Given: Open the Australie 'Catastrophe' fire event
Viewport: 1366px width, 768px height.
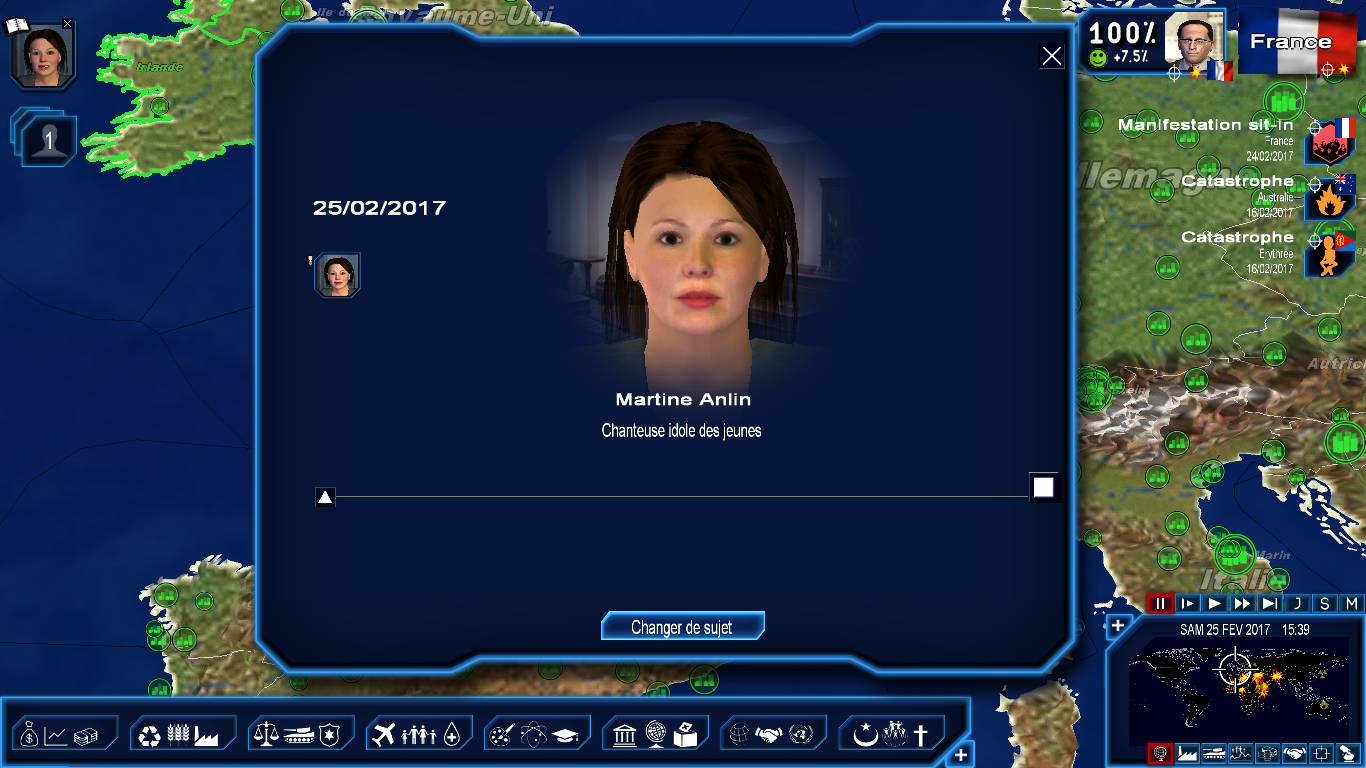Looking at the screenshot, I should 1330,198.
